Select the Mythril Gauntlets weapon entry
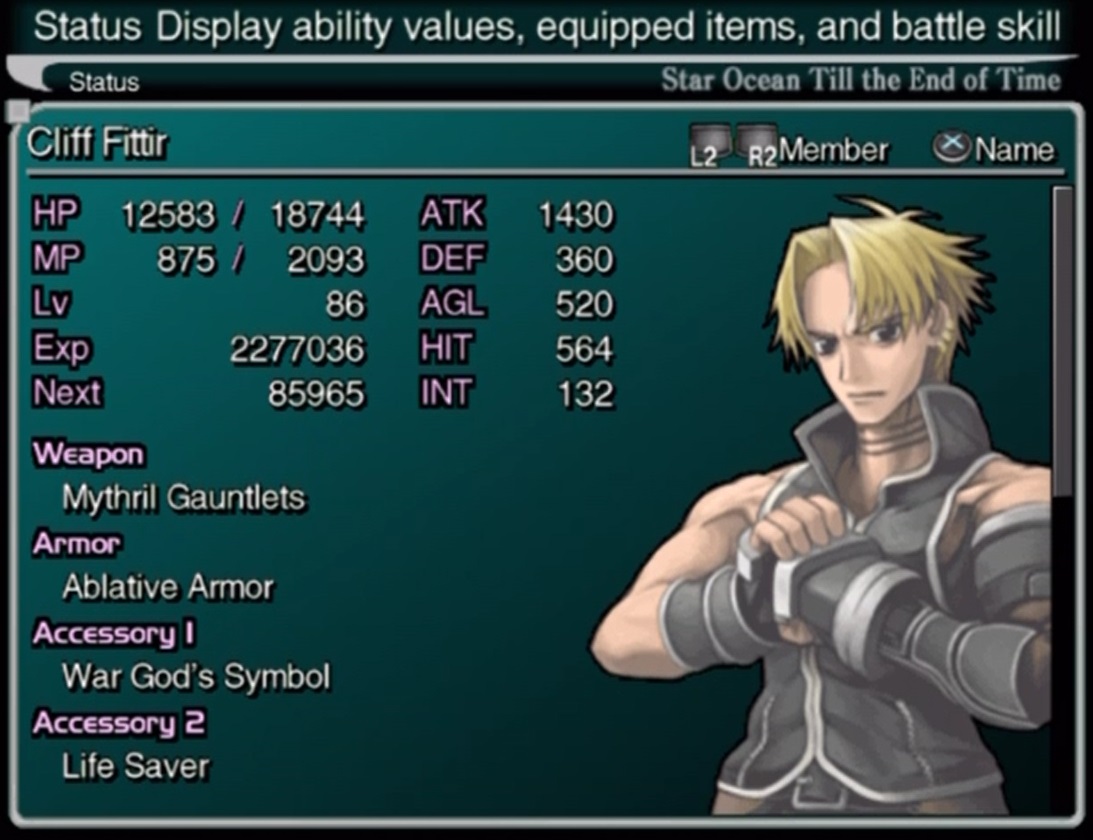The height and width of the screenshot is (840, 1093). [x=184, y=498]
